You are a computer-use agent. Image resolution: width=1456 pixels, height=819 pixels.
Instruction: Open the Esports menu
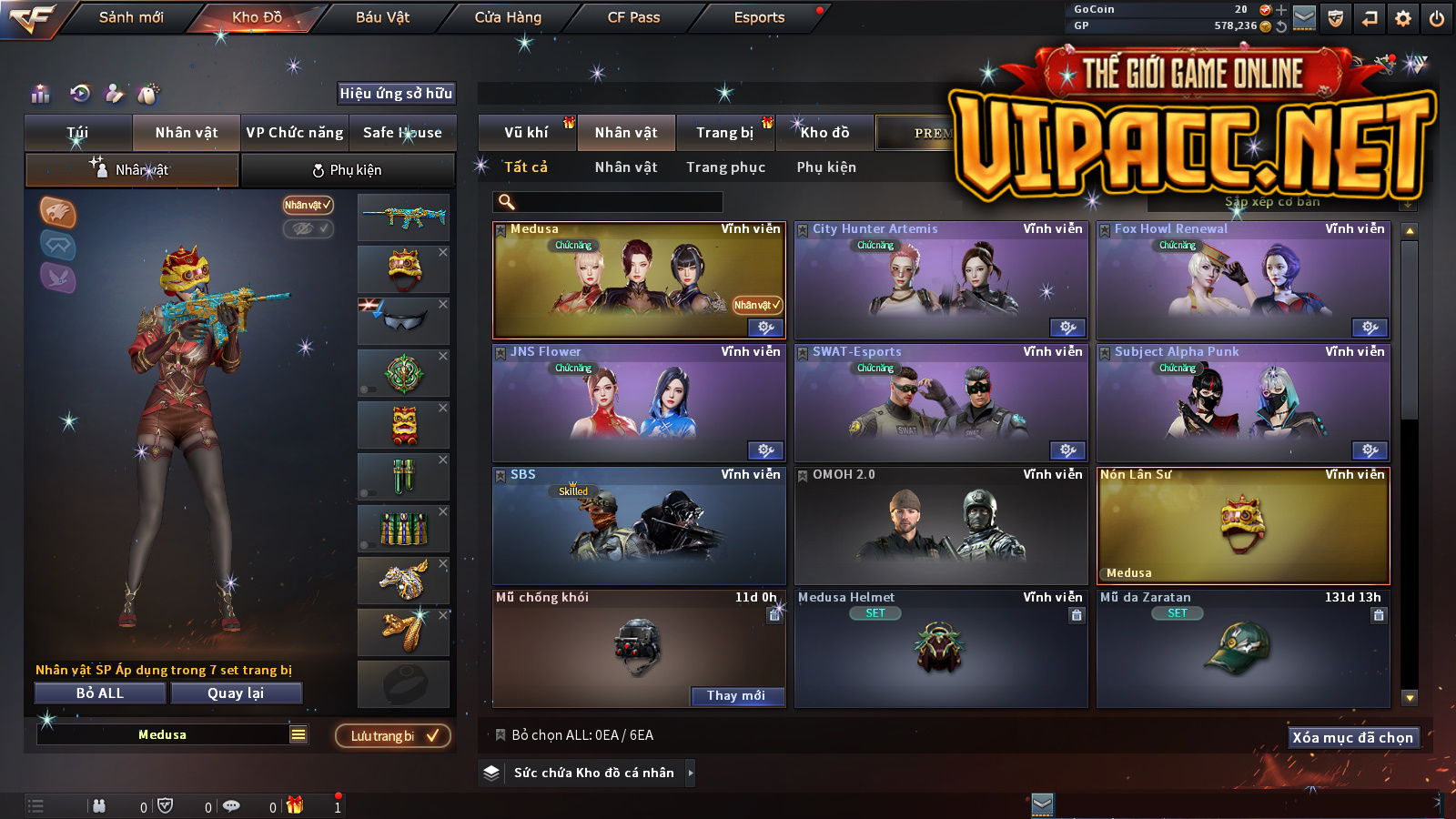[x=759, y=17]
